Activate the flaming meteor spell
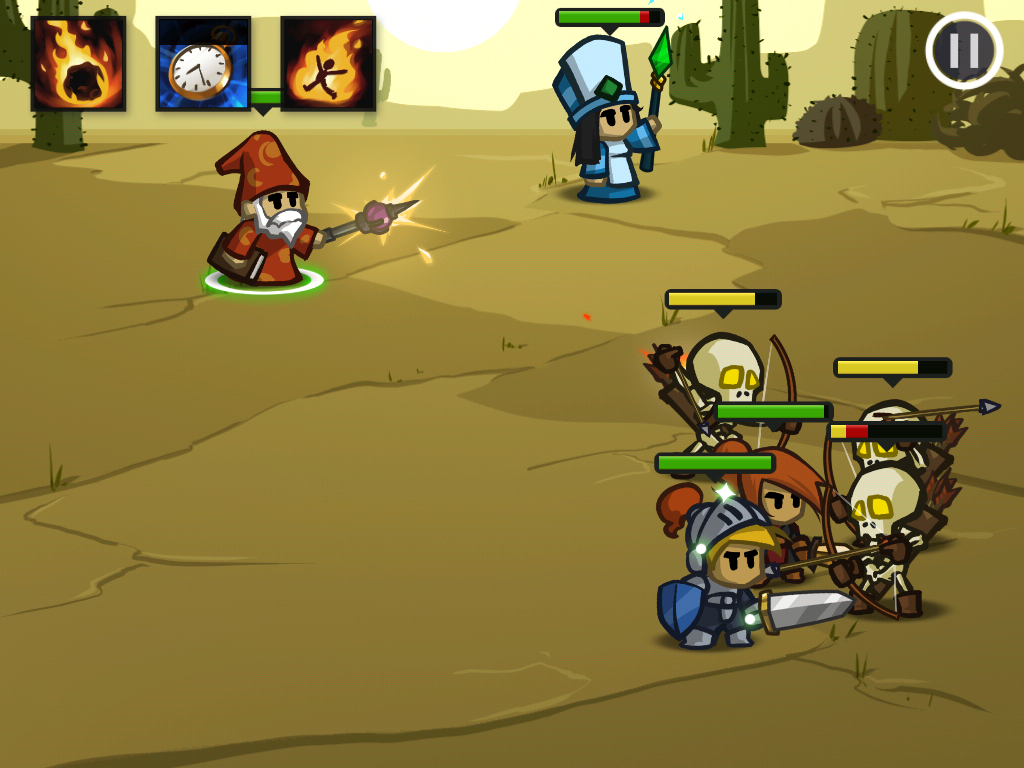Screen dimensions: 1024x768 click(79, 63)
